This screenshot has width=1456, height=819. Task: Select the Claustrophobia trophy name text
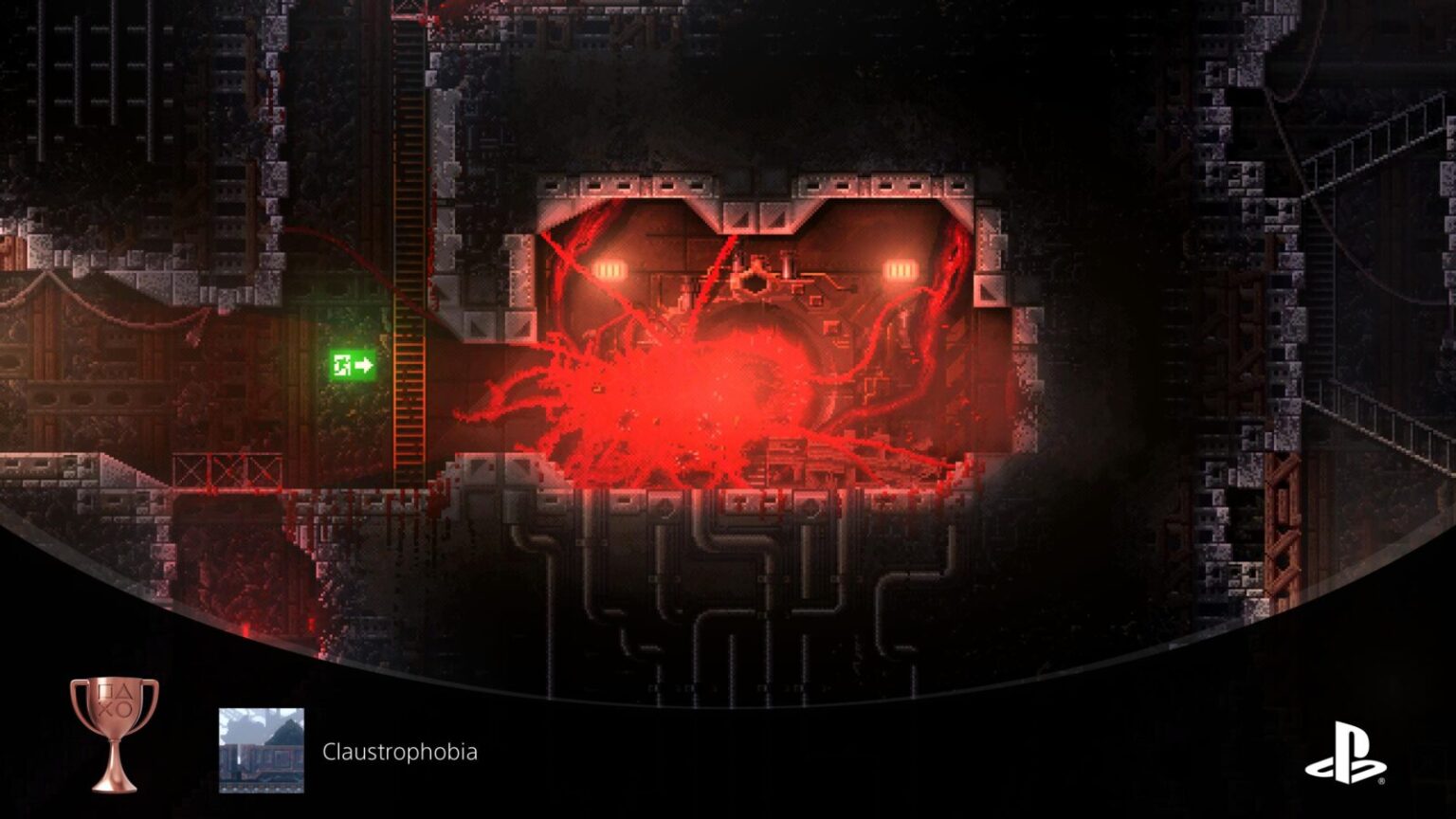[x=399, y=754]
